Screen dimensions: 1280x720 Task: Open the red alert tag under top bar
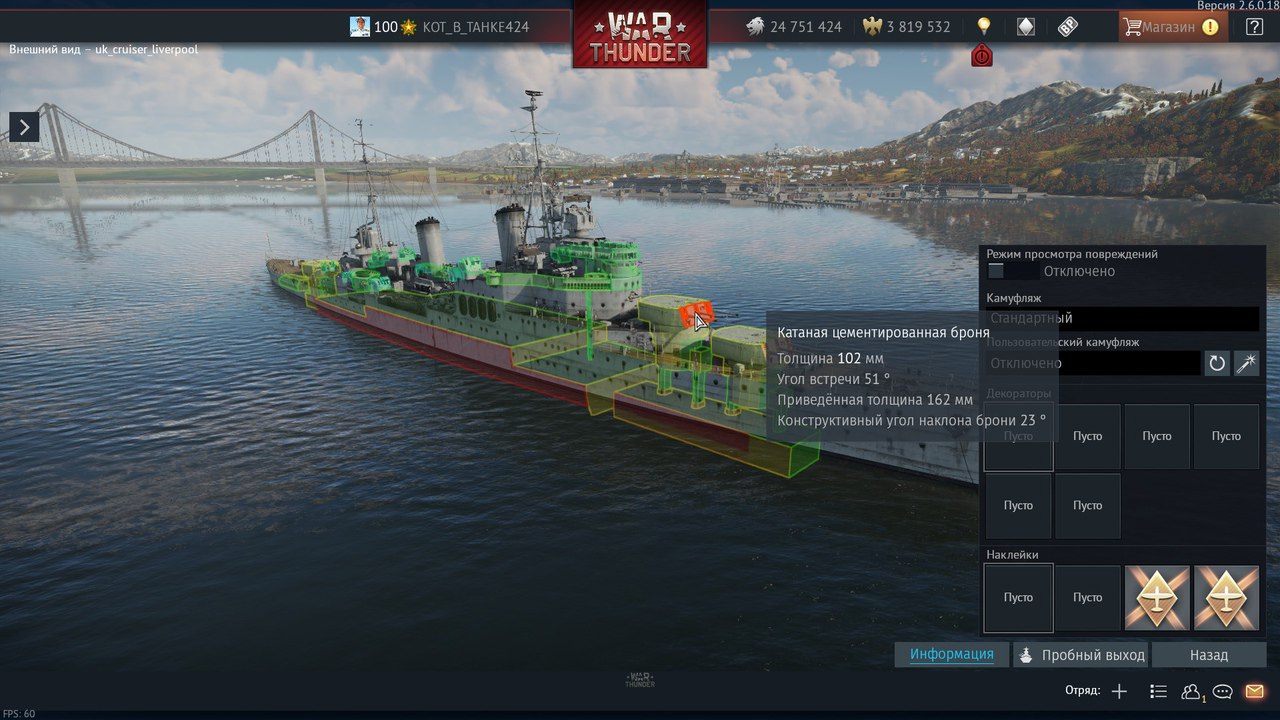coord(982,56)
